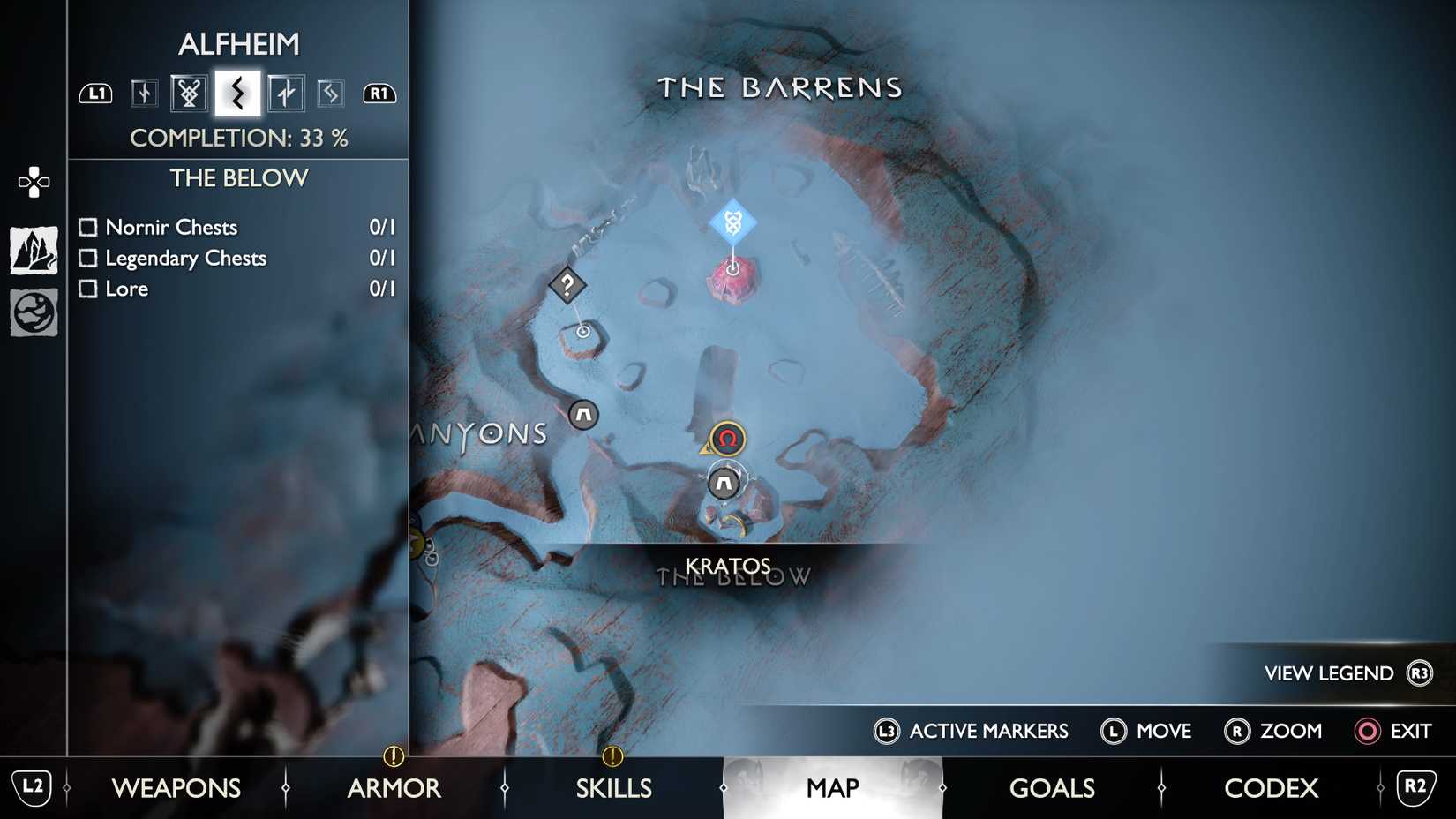Viewport: 1456px width, 819px height.
Task: Check the Nornir Chests checkbox
Action: click(x=87, y=227)
